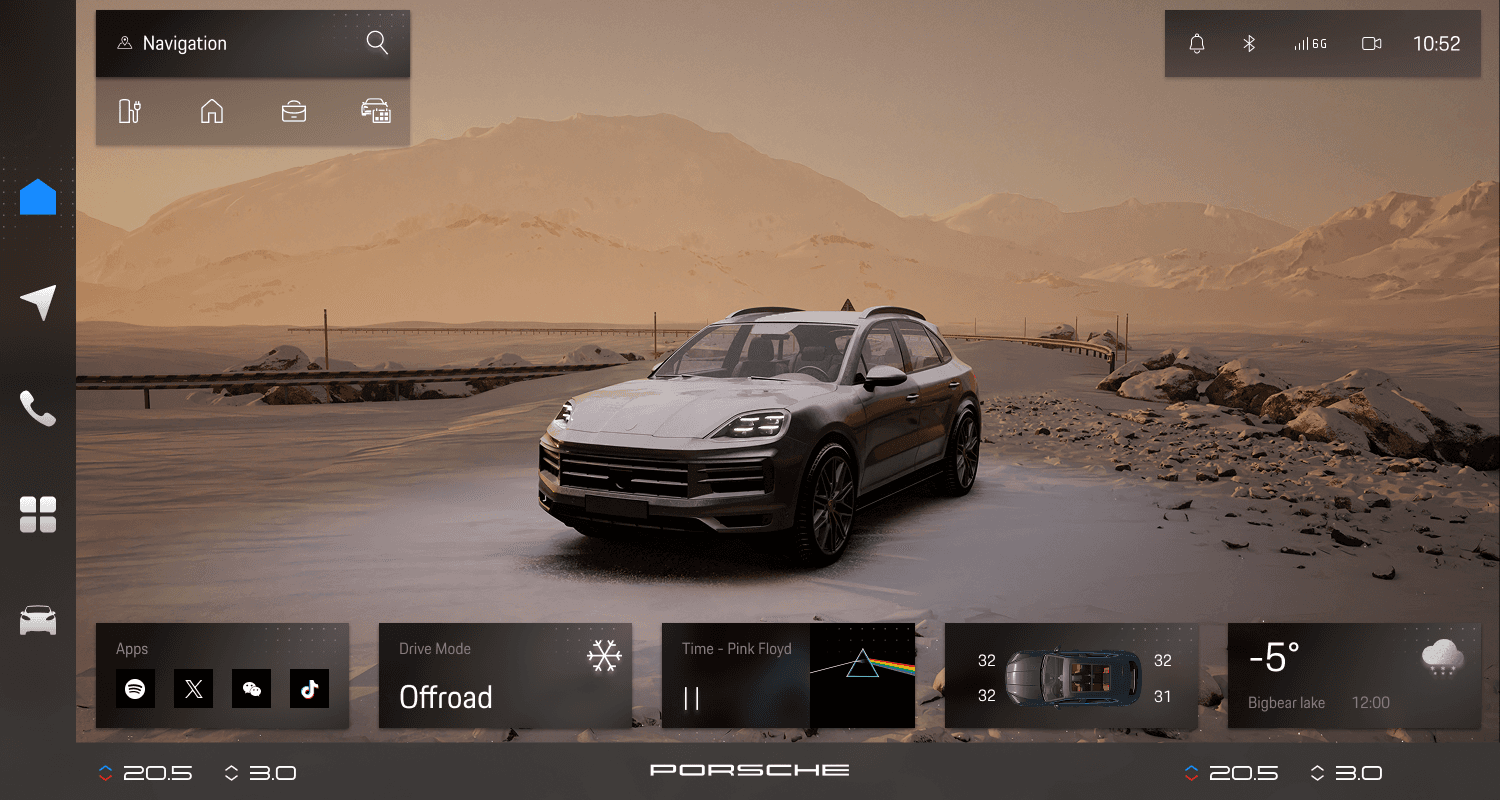
Task: Launch the Spotify app
Action: click(135, 689)
